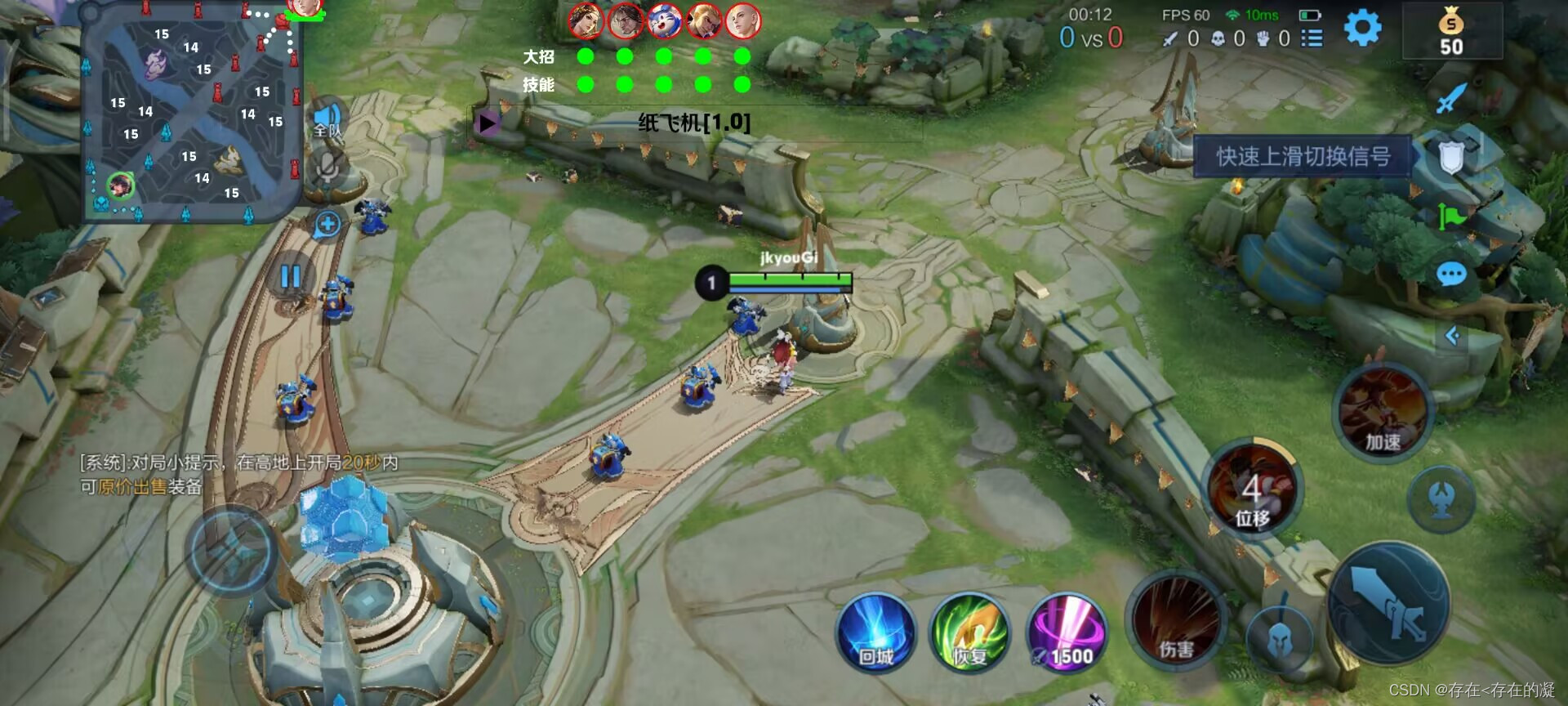1568x706 pixels.
Task: Send the sword attack signal
Action: pyautogui.click(x=1451, y=98)
